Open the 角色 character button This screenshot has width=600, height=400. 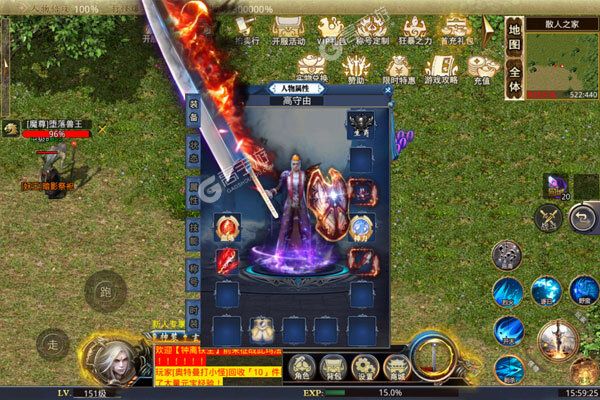click(x=299, y=369)
